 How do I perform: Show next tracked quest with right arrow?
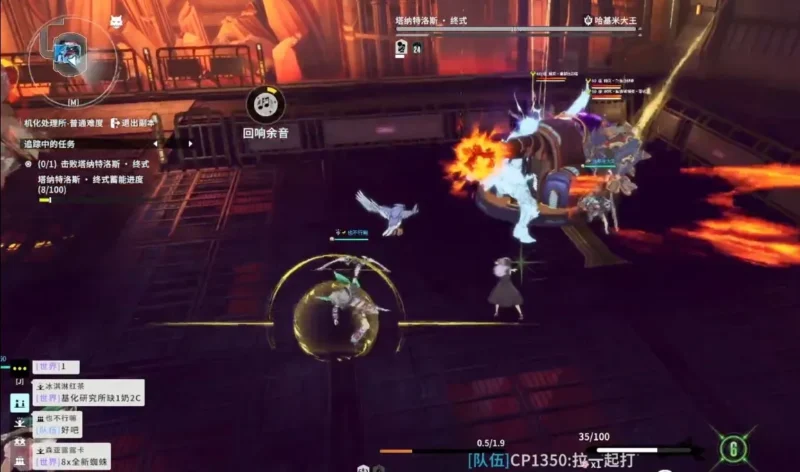coord(191,143)
